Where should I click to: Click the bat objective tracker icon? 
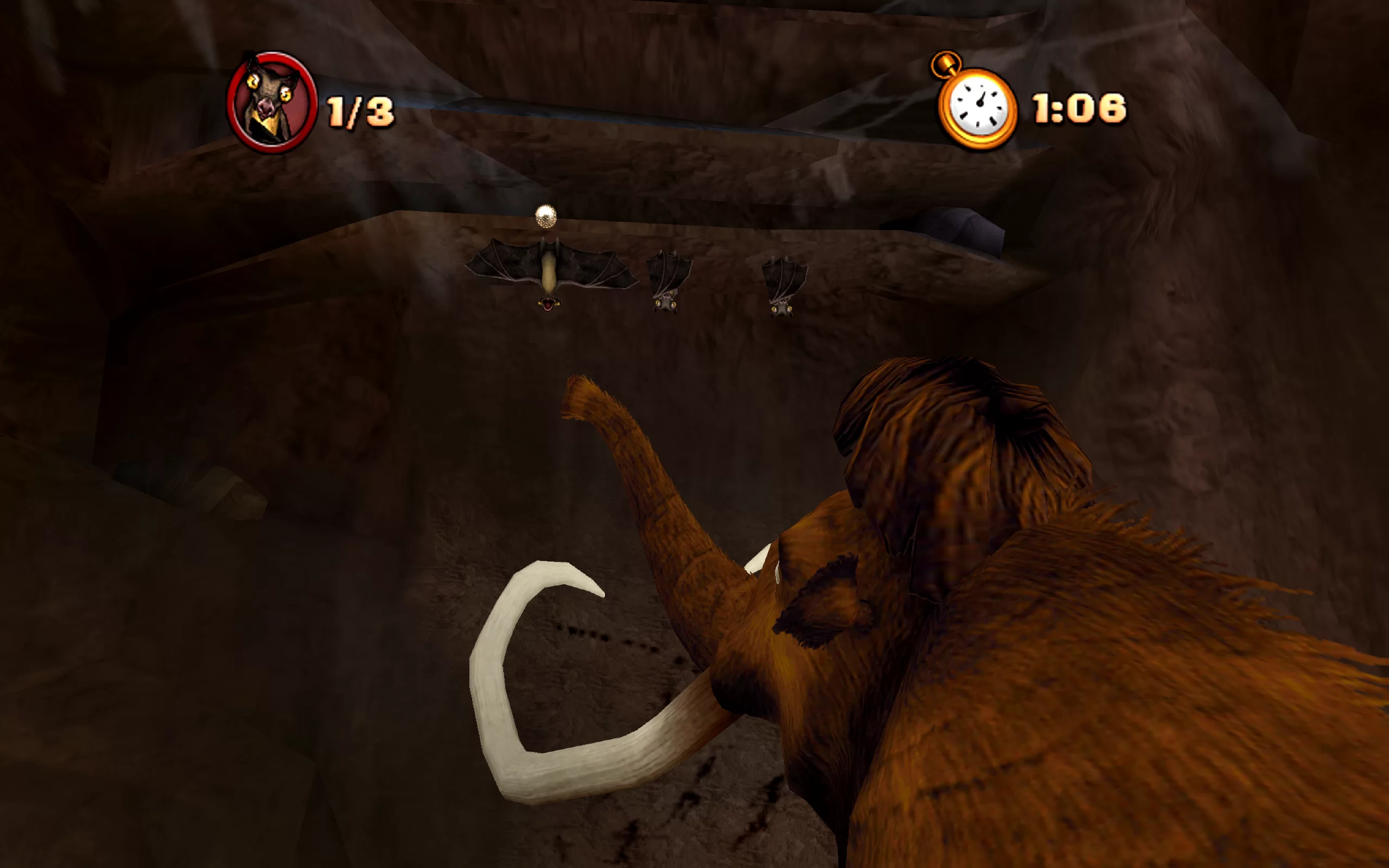[271, 102]
